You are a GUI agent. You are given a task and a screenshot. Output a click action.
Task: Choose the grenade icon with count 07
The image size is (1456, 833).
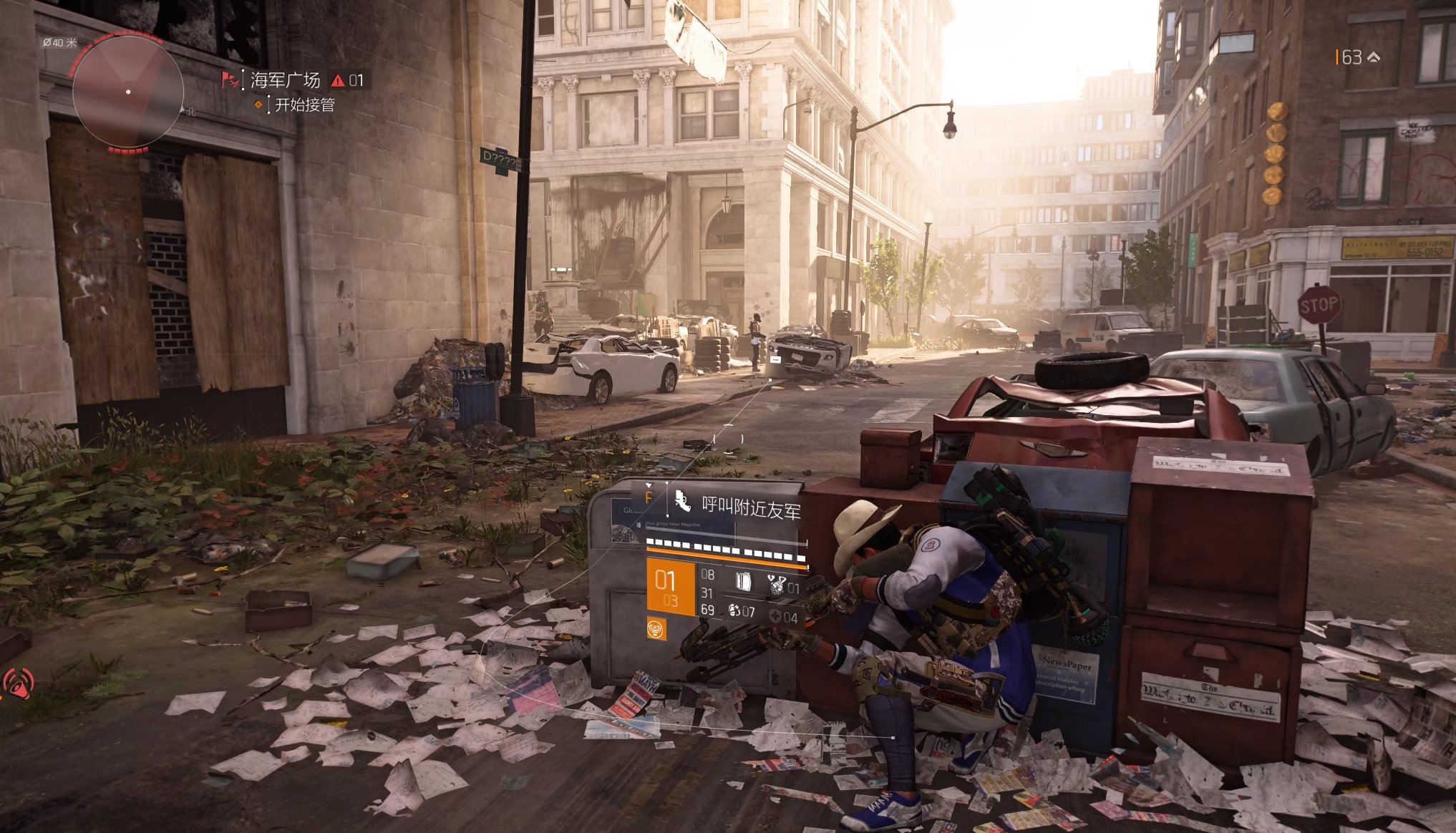point(735,610)
